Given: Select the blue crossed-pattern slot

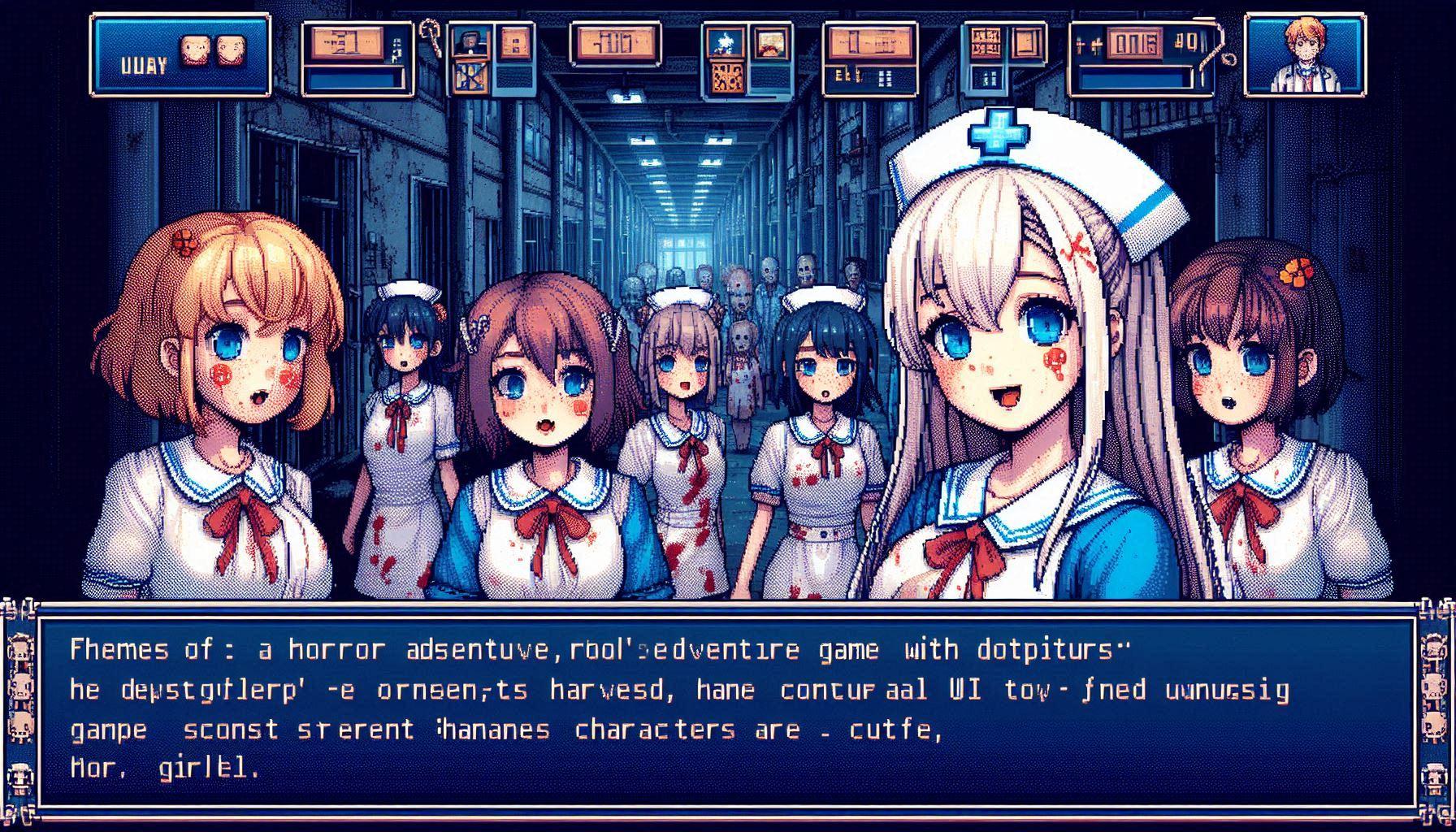Looking at the screenshot, I should [x=470, y=76].
